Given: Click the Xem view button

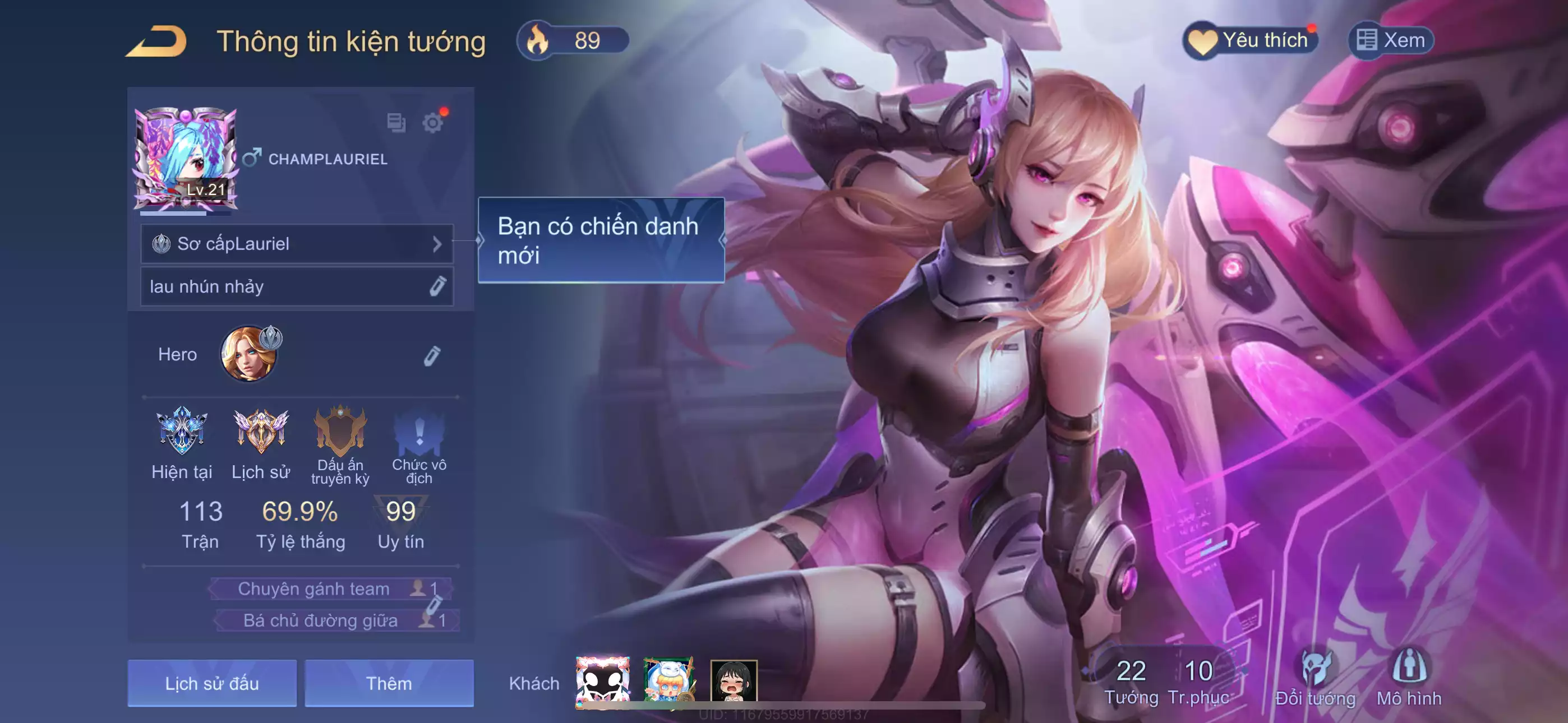Looking at the screenshot, I should pos(1391,41).
